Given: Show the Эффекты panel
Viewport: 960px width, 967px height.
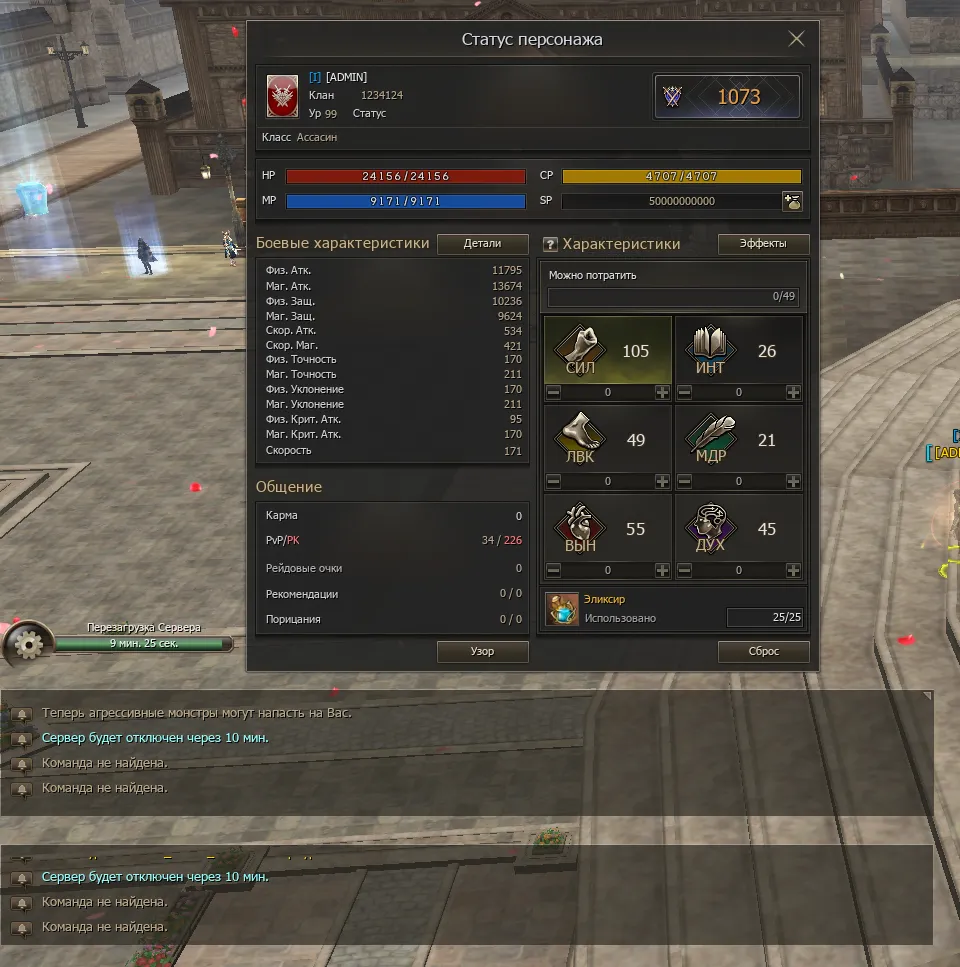Looking at the screenshot, I should 763,244.
